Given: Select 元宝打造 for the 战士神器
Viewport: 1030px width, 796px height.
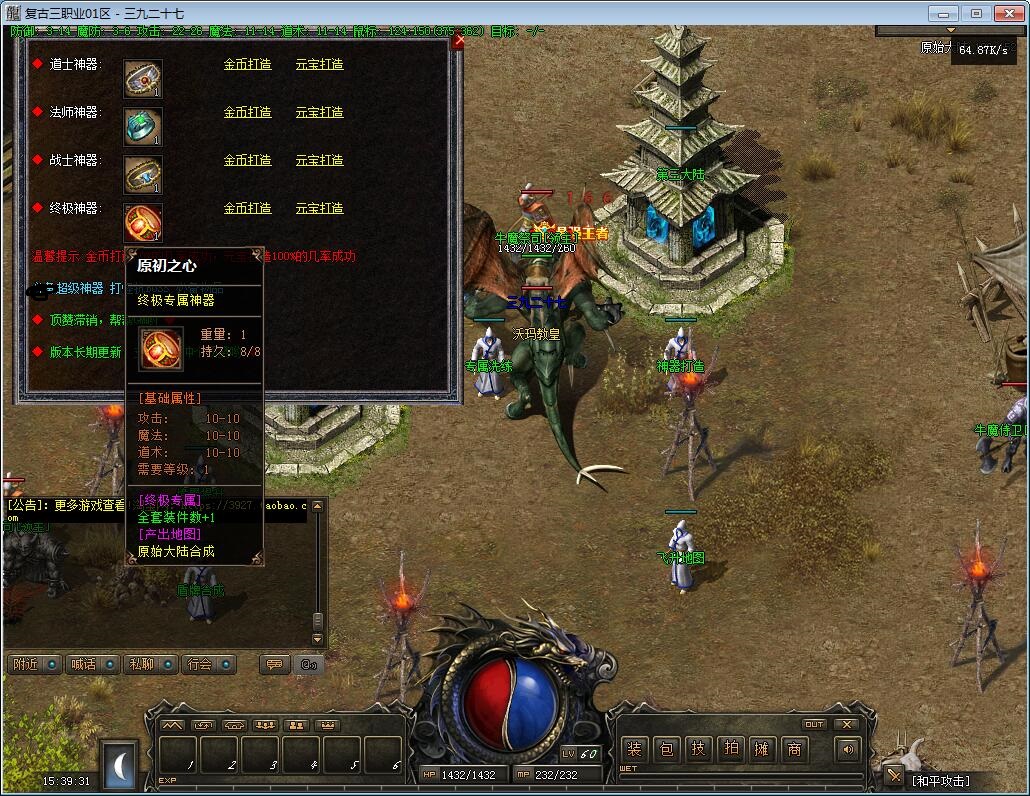Looking at the screenshot, I should [x=319, y=160].
